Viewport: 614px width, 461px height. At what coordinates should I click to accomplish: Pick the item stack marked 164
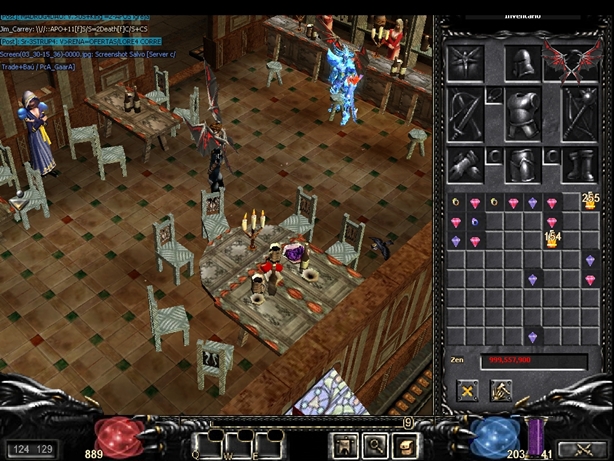(x=551, y=239)
